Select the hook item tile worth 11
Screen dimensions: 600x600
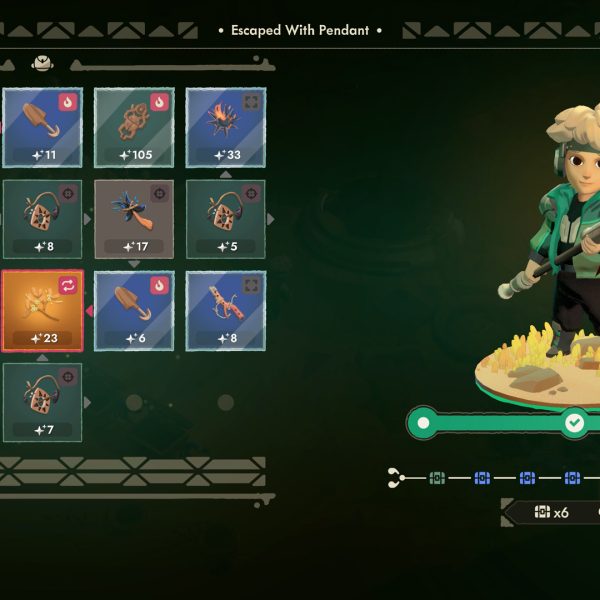(x=42, y=127)
